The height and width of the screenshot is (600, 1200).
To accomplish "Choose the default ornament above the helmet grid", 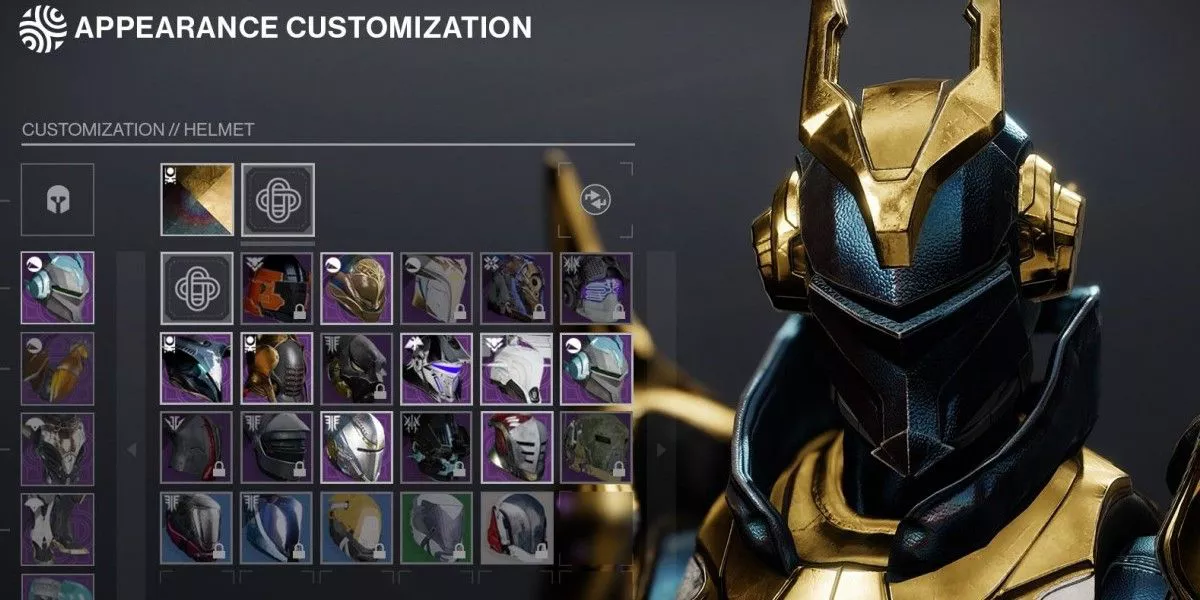I will (x=277, y=200).
